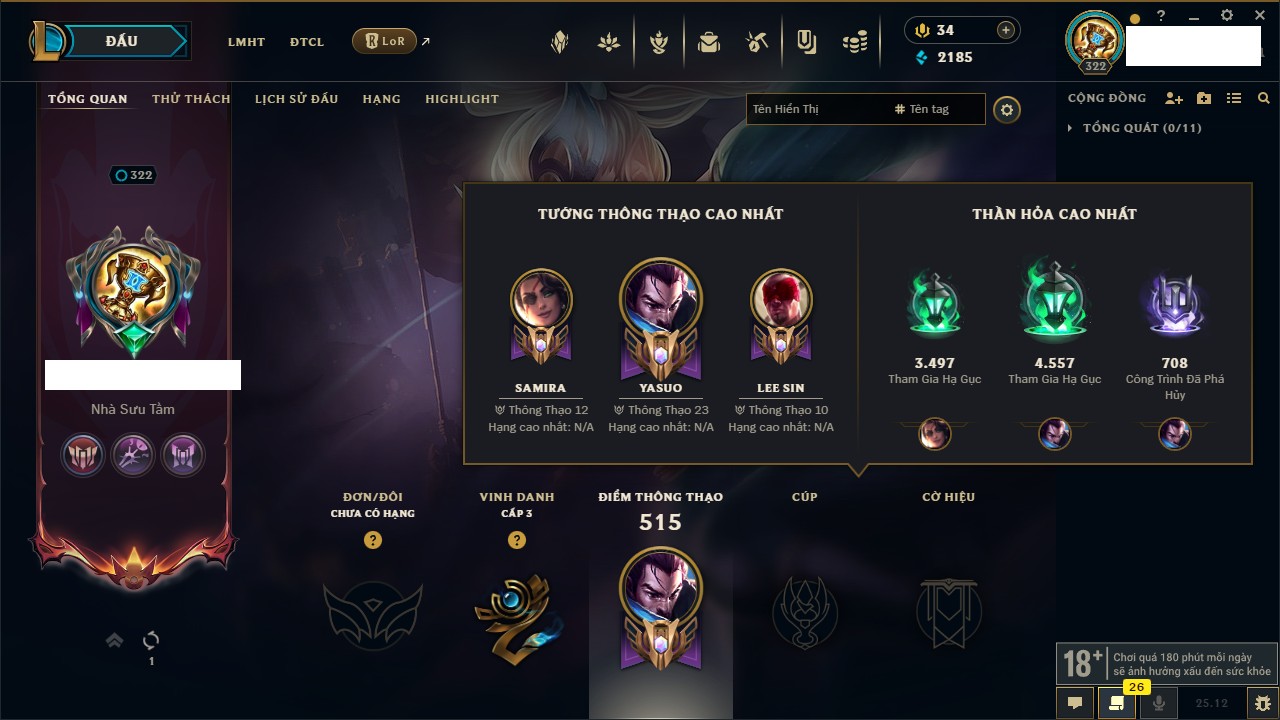Screen dimensions: 1280x720
Task: Open the LỊCH SỬ ĐẤU tab
Action: tap(296, 99)
